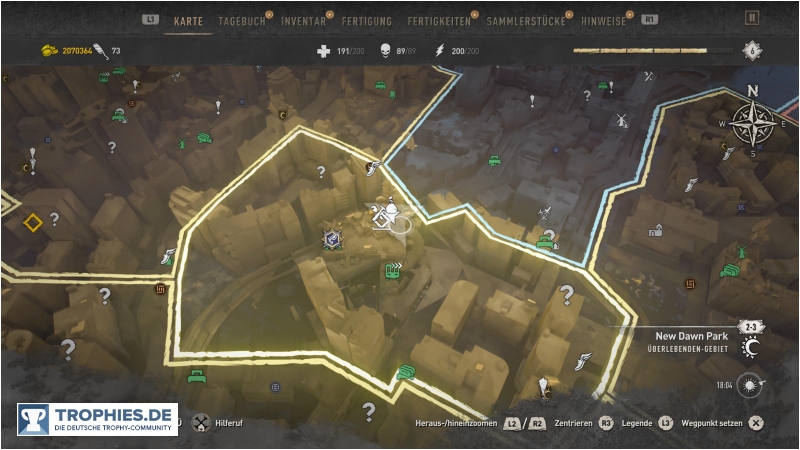Screen dimensions: 800x450
Task: Select the Karte tab
Action: [188, 20]
